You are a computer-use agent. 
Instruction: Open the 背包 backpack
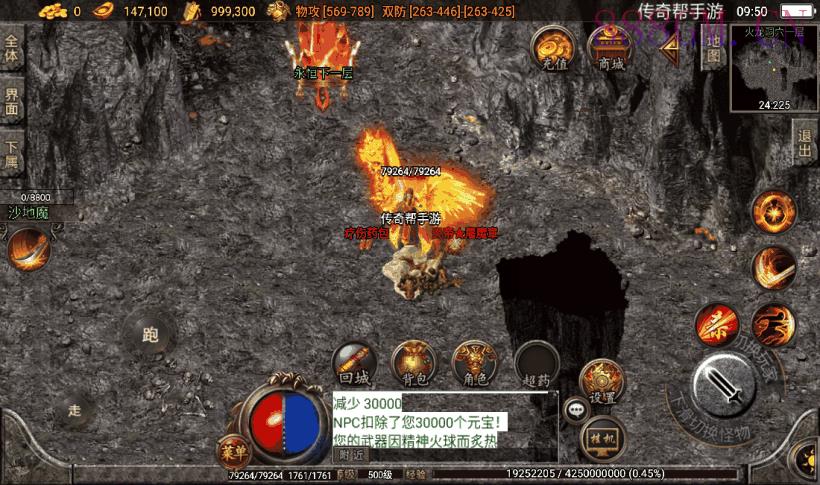[412, 364]
